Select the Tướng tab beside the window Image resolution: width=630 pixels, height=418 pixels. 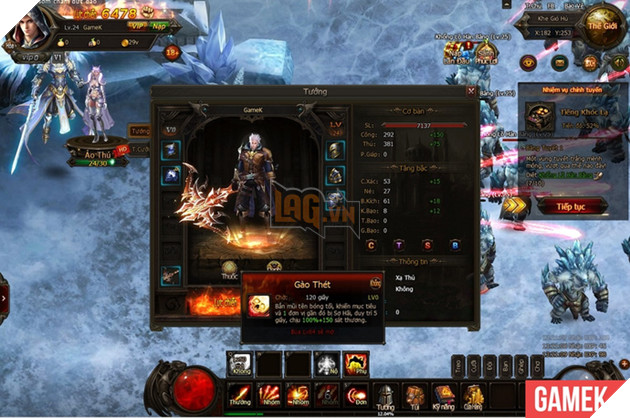[x=140, y=131]
